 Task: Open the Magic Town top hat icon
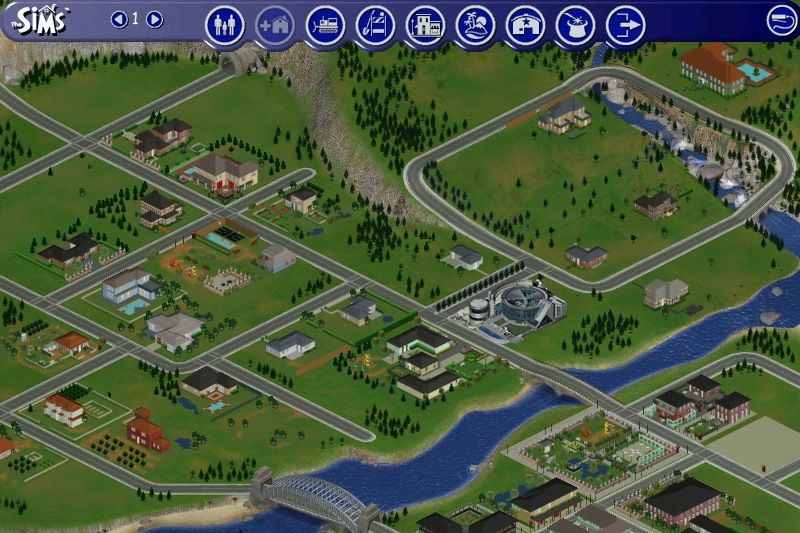point(575,25)
